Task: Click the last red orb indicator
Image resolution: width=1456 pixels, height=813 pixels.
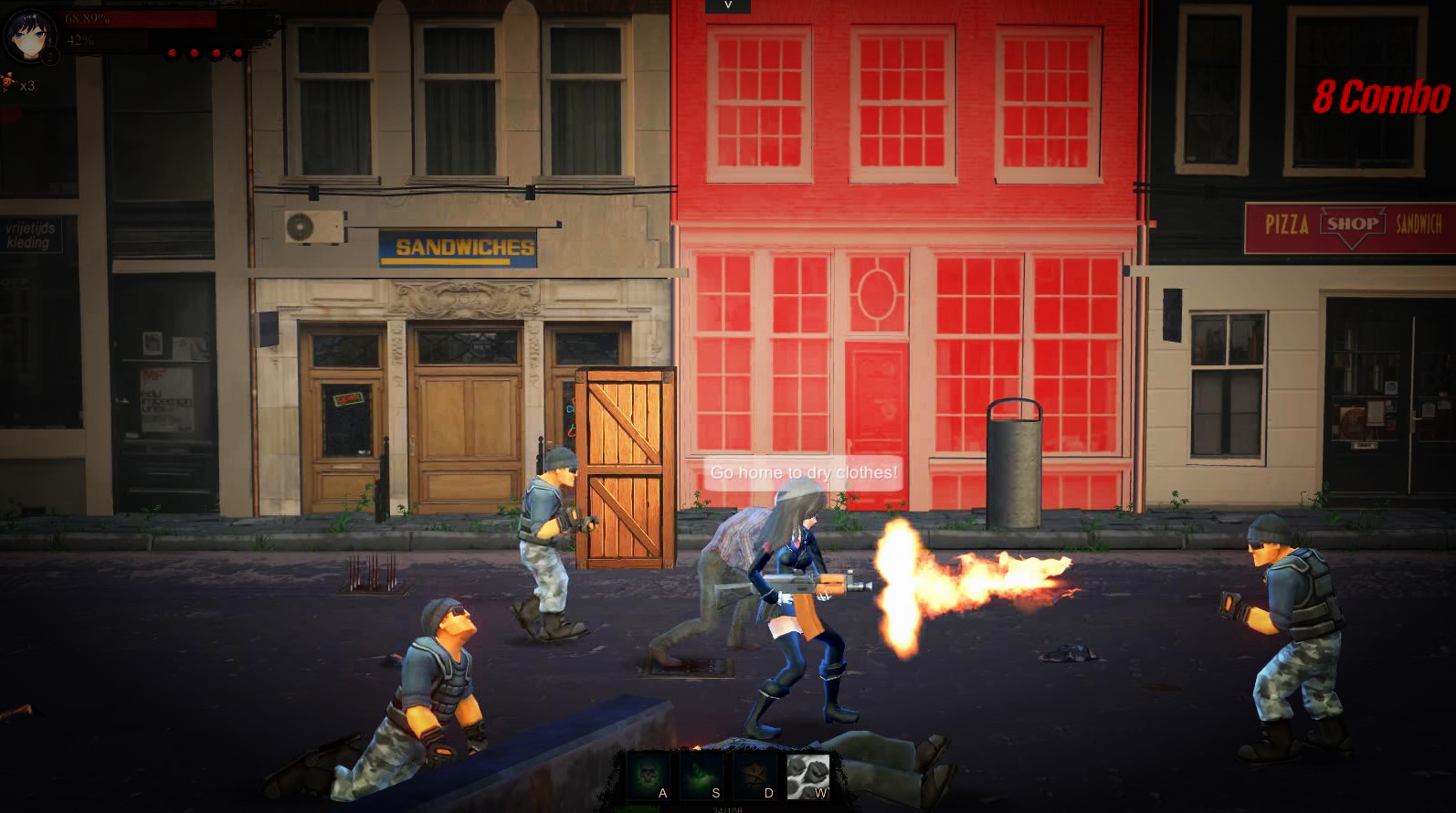Action: tap(238, 53)
